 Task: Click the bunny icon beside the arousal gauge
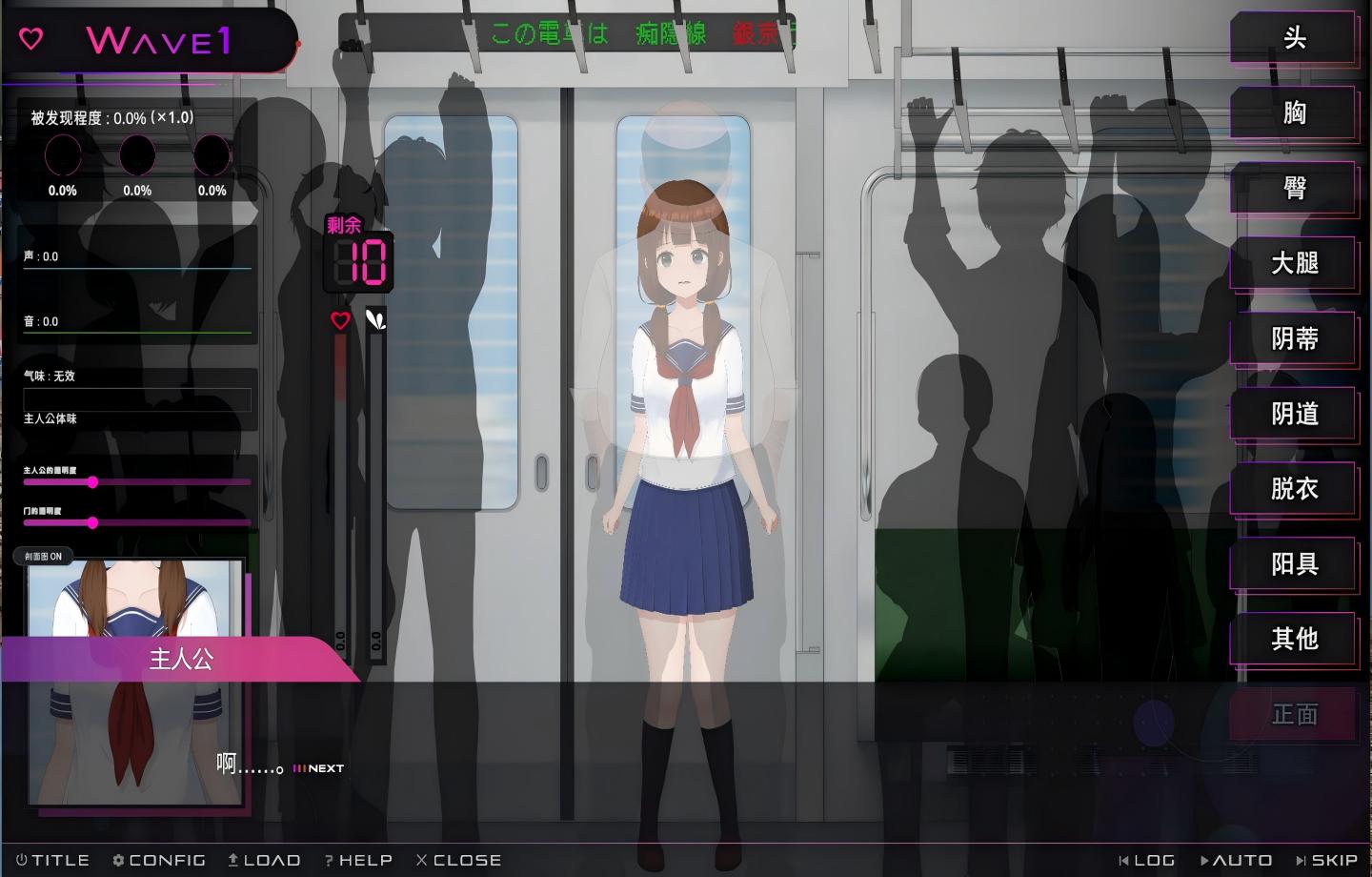pyautogui.click(x=375, y=321)
